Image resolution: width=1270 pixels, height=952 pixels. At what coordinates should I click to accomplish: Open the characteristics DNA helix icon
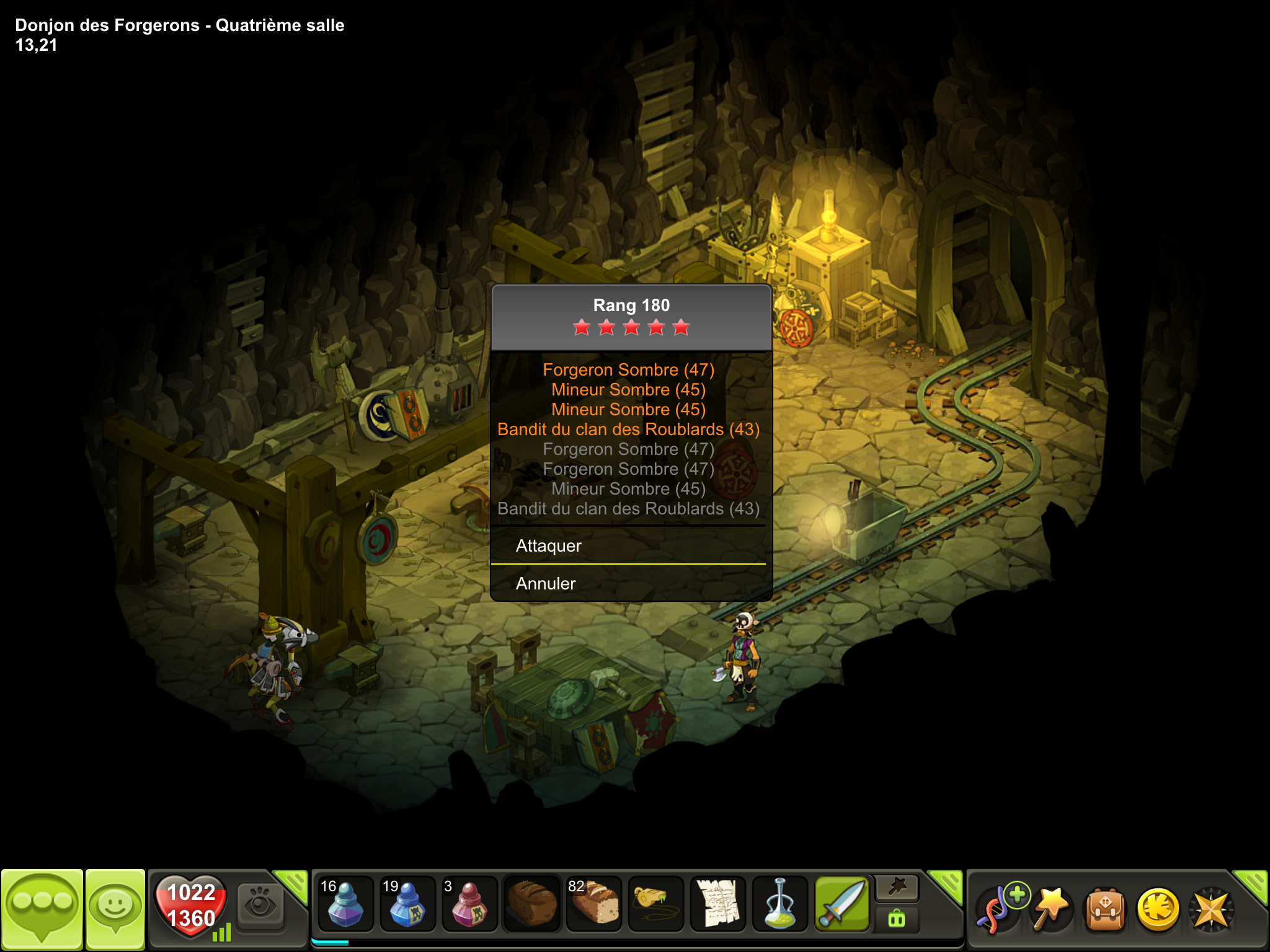click(x=998, y=909)
